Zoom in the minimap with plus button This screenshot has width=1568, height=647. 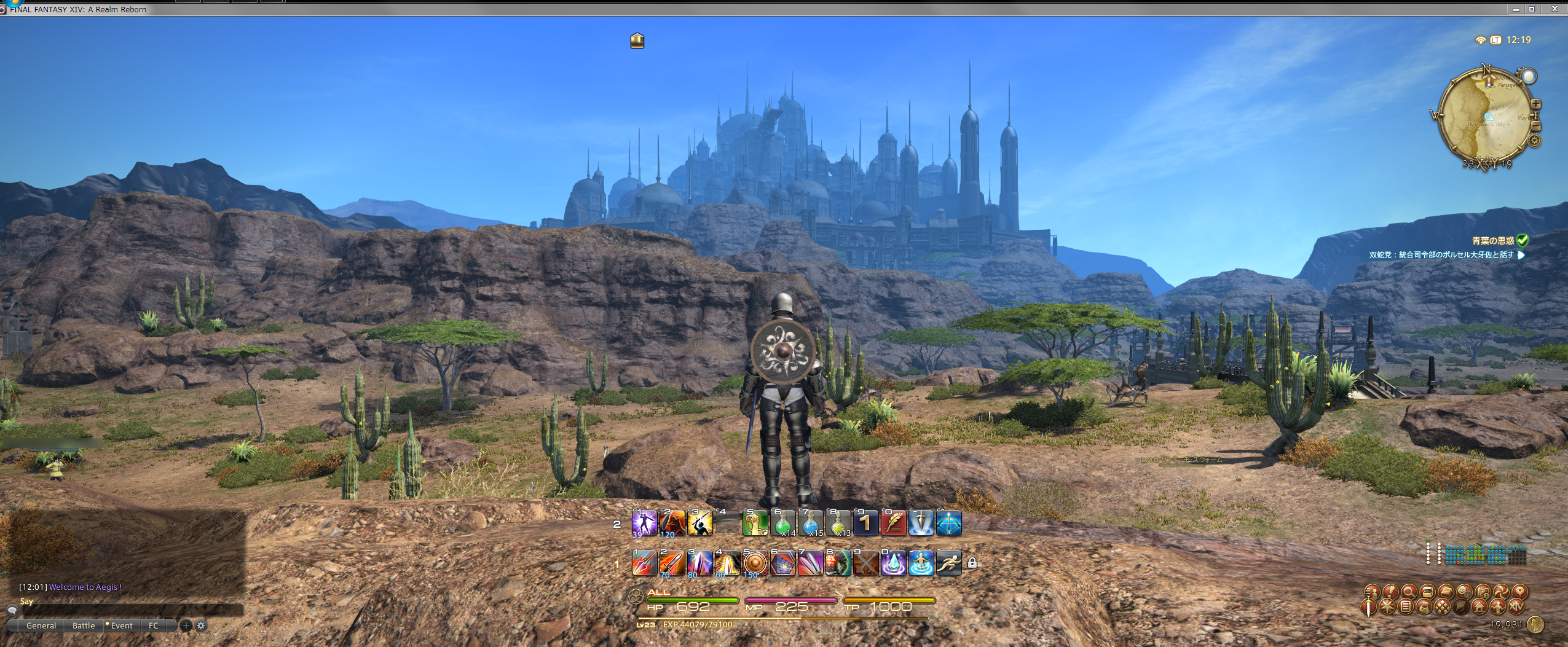pyautogui.click(x=1536, y=104)
